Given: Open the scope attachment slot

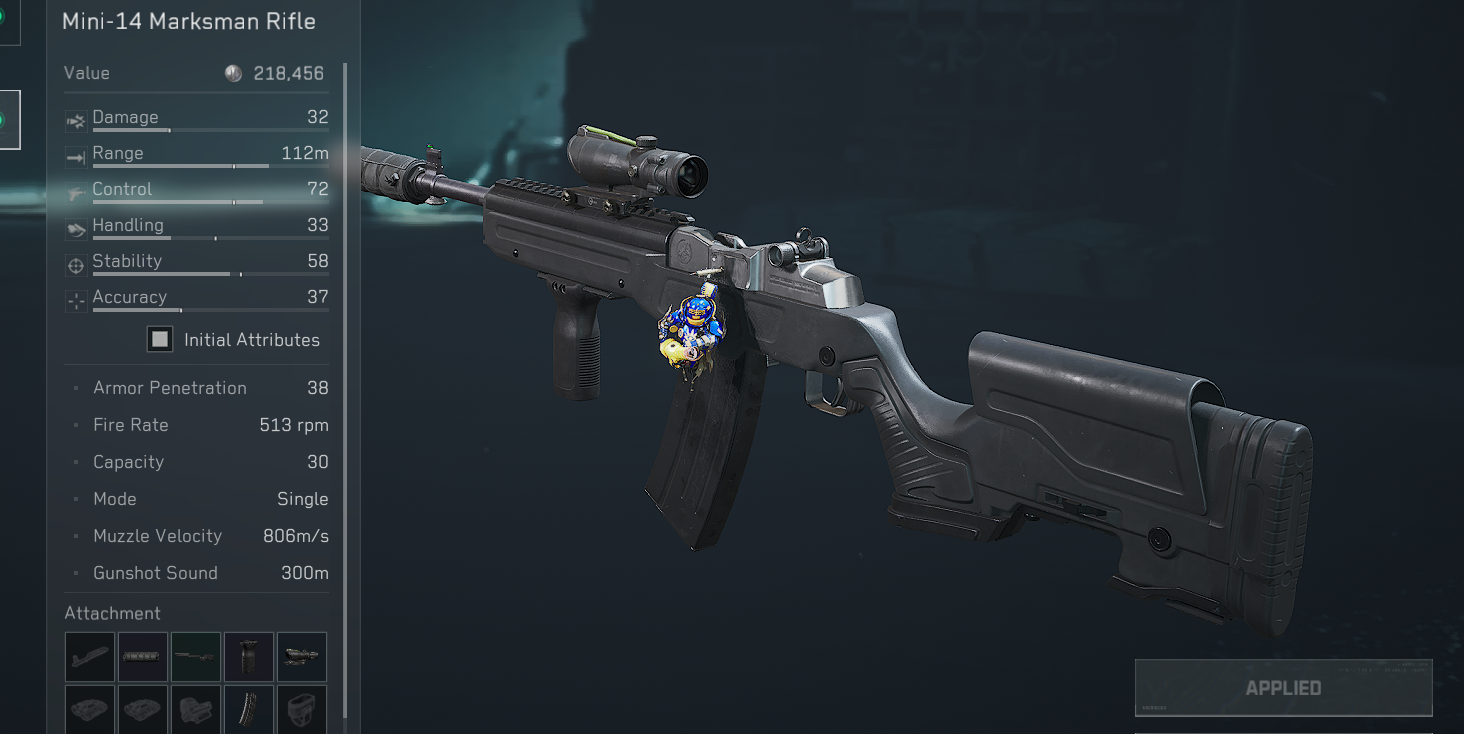Looking at the screenshot, I should click(x=301, y=657).
